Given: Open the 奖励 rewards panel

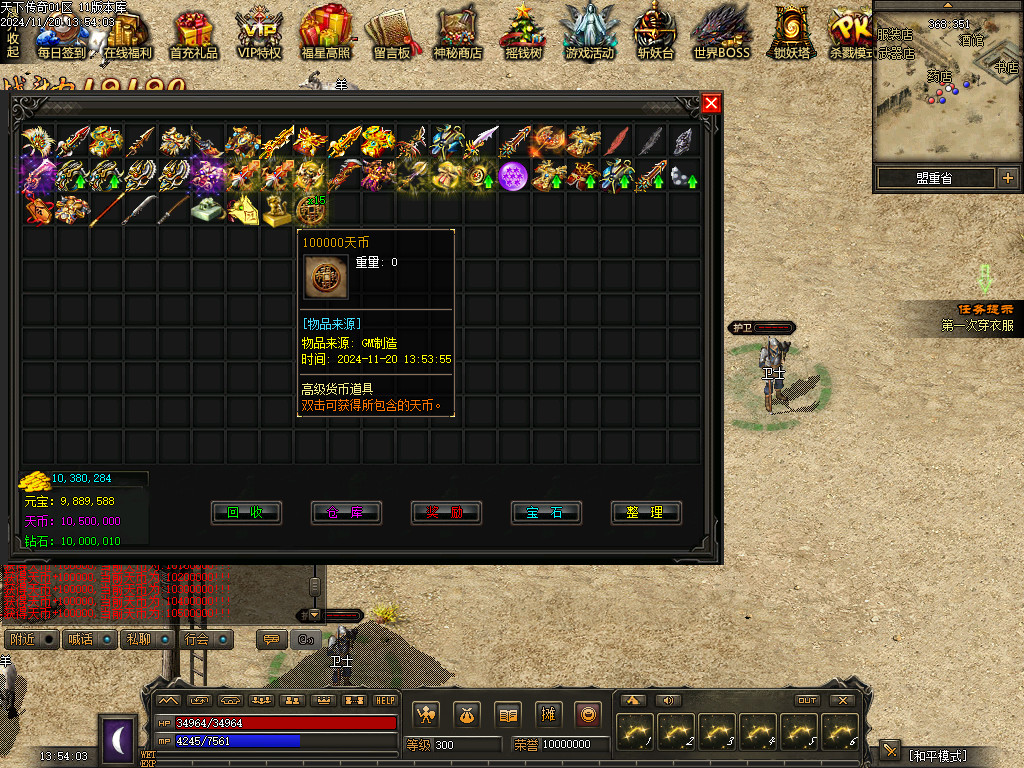Looking at the screenshot, I should [x=446, y=512].
